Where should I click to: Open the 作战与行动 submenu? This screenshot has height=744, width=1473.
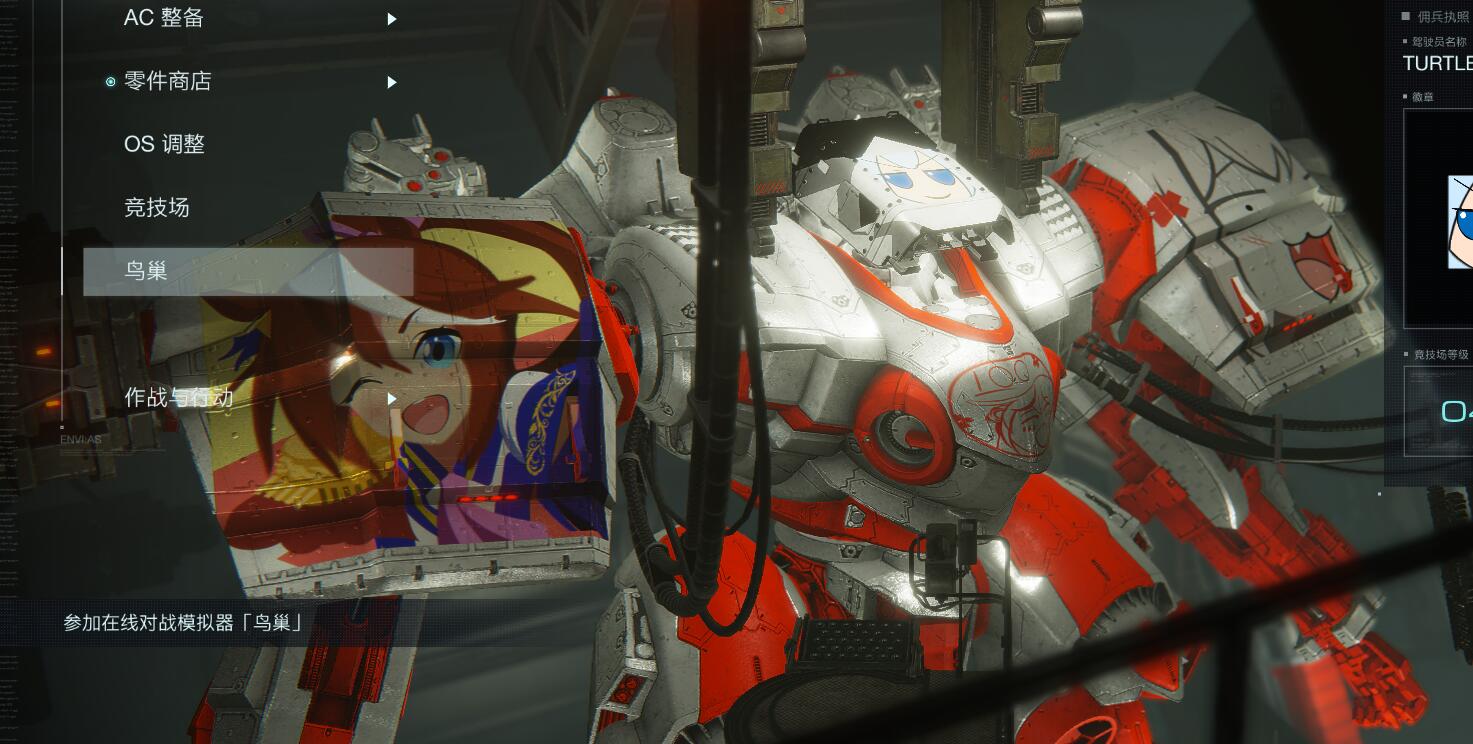(179, 398)
